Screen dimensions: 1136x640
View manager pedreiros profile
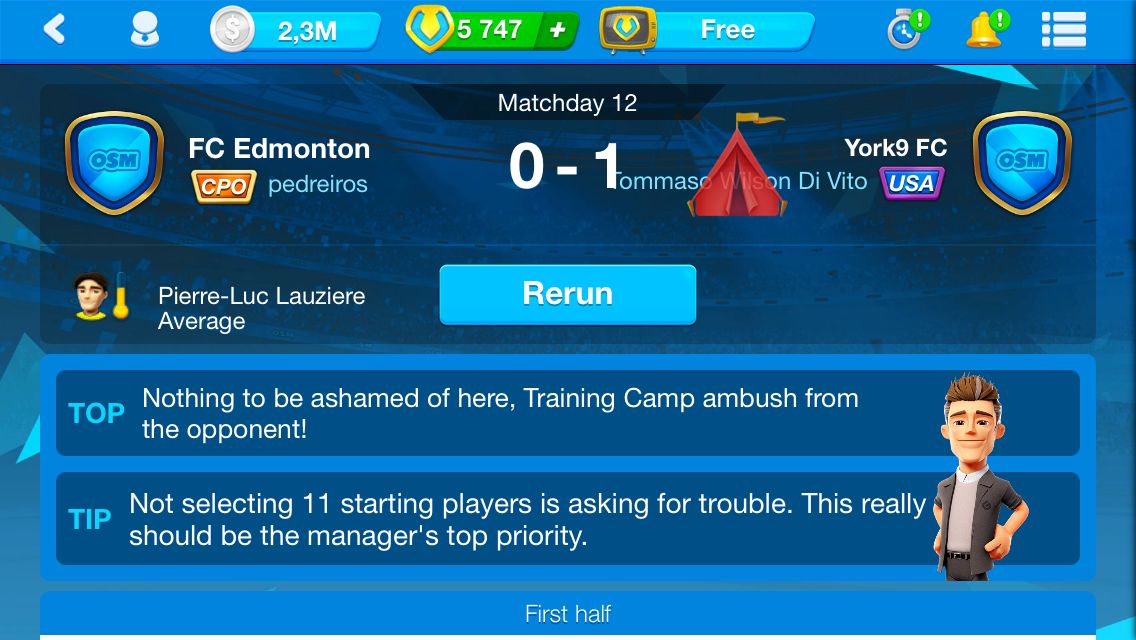pyautogui.click(x=317, y=184)
